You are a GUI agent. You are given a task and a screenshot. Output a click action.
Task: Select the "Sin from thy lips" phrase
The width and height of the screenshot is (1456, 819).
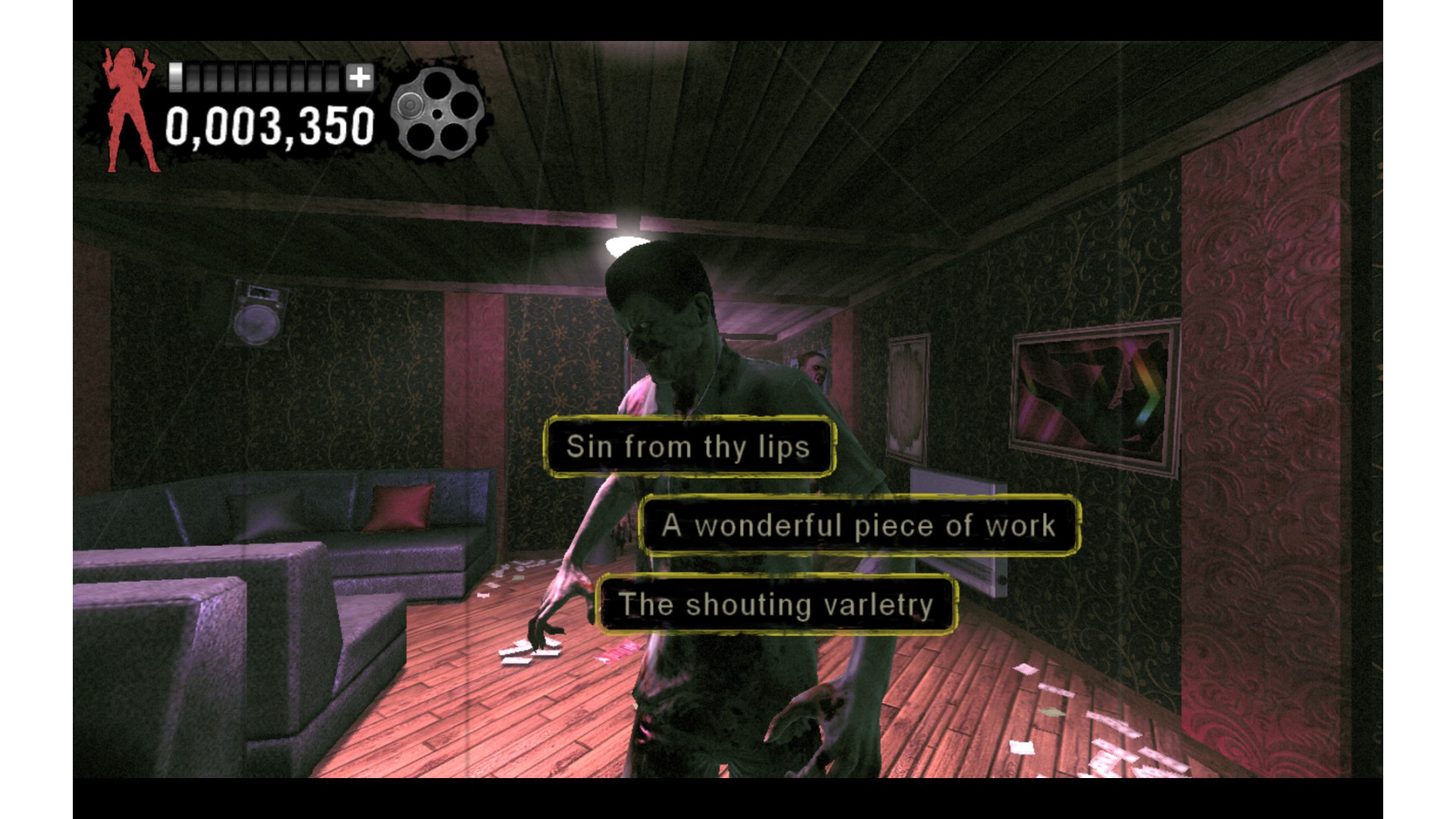pos(689,447)
